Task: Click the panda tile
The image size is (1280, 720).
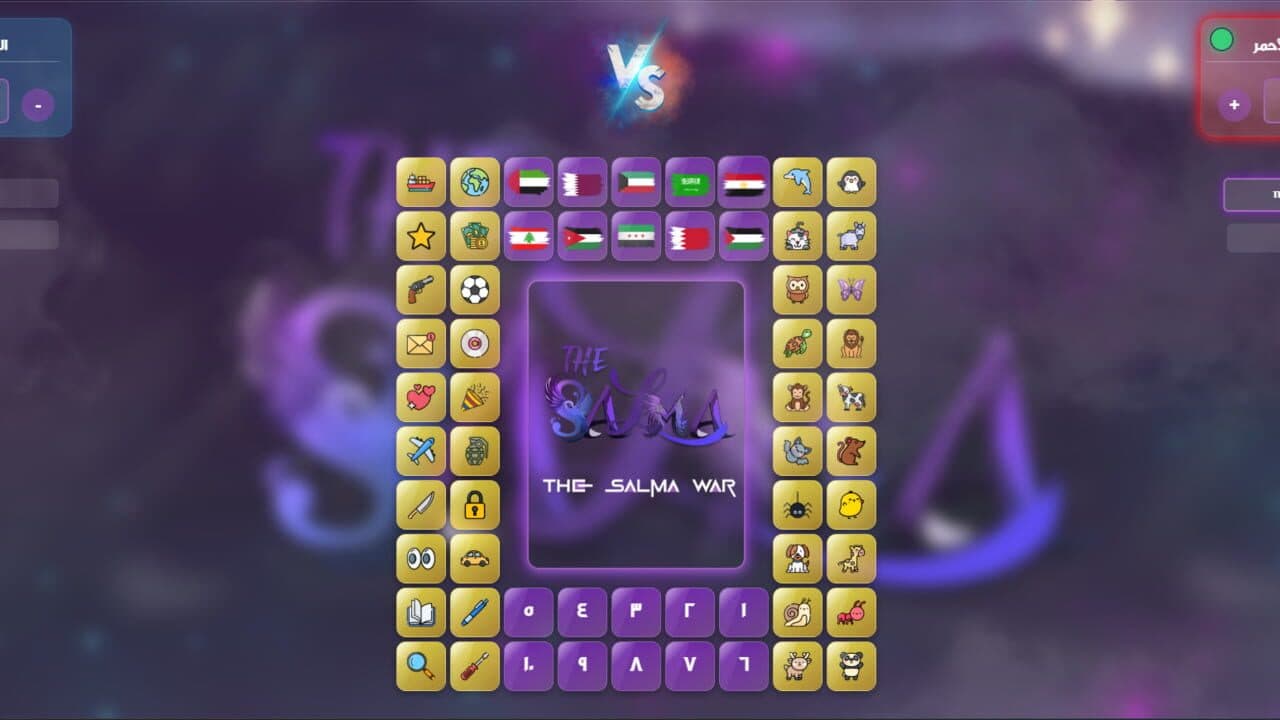Action: (x=852, y=666)
